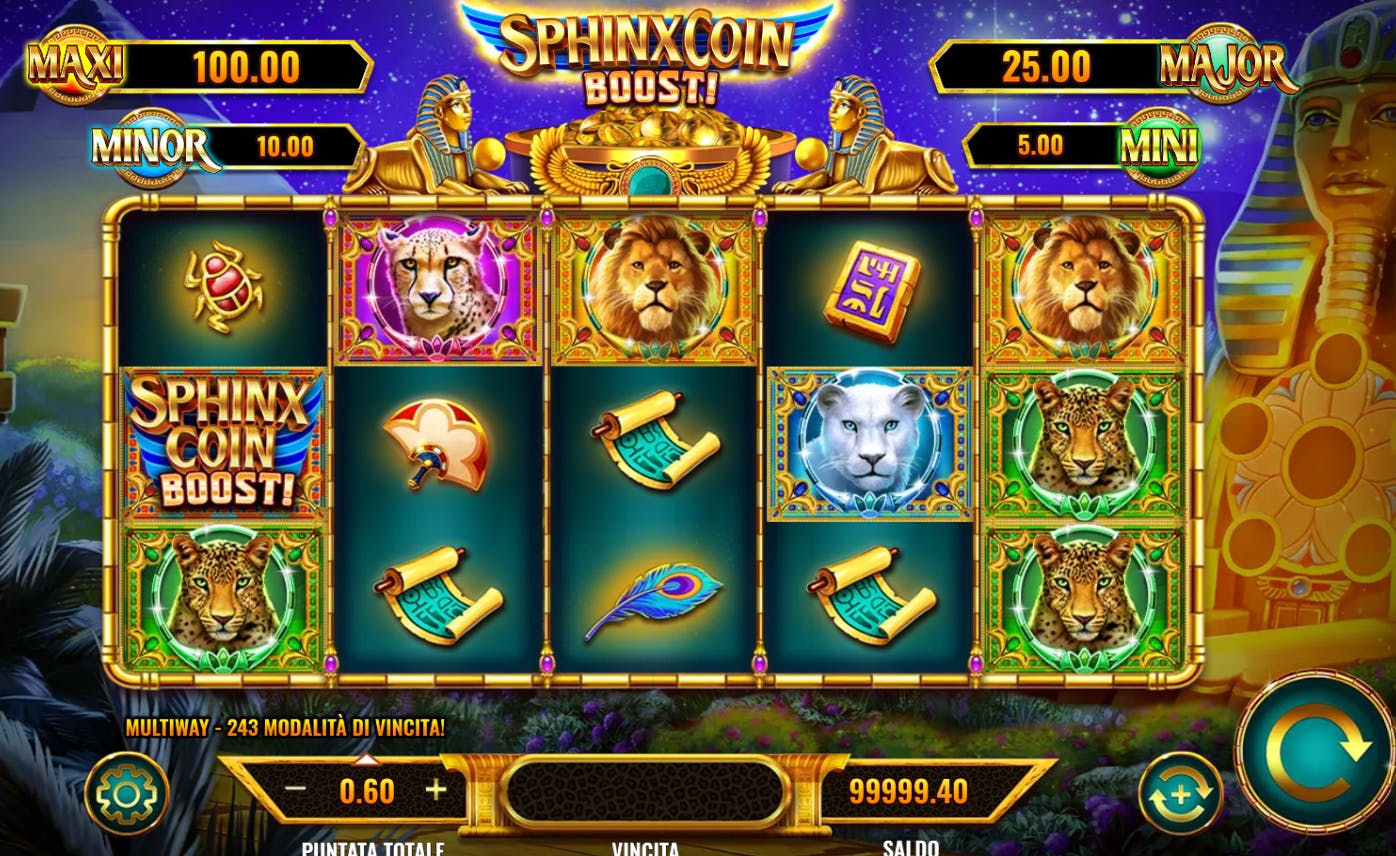Increase the total bet with plus
1396x856 pixels.
(x=436, y=789)
